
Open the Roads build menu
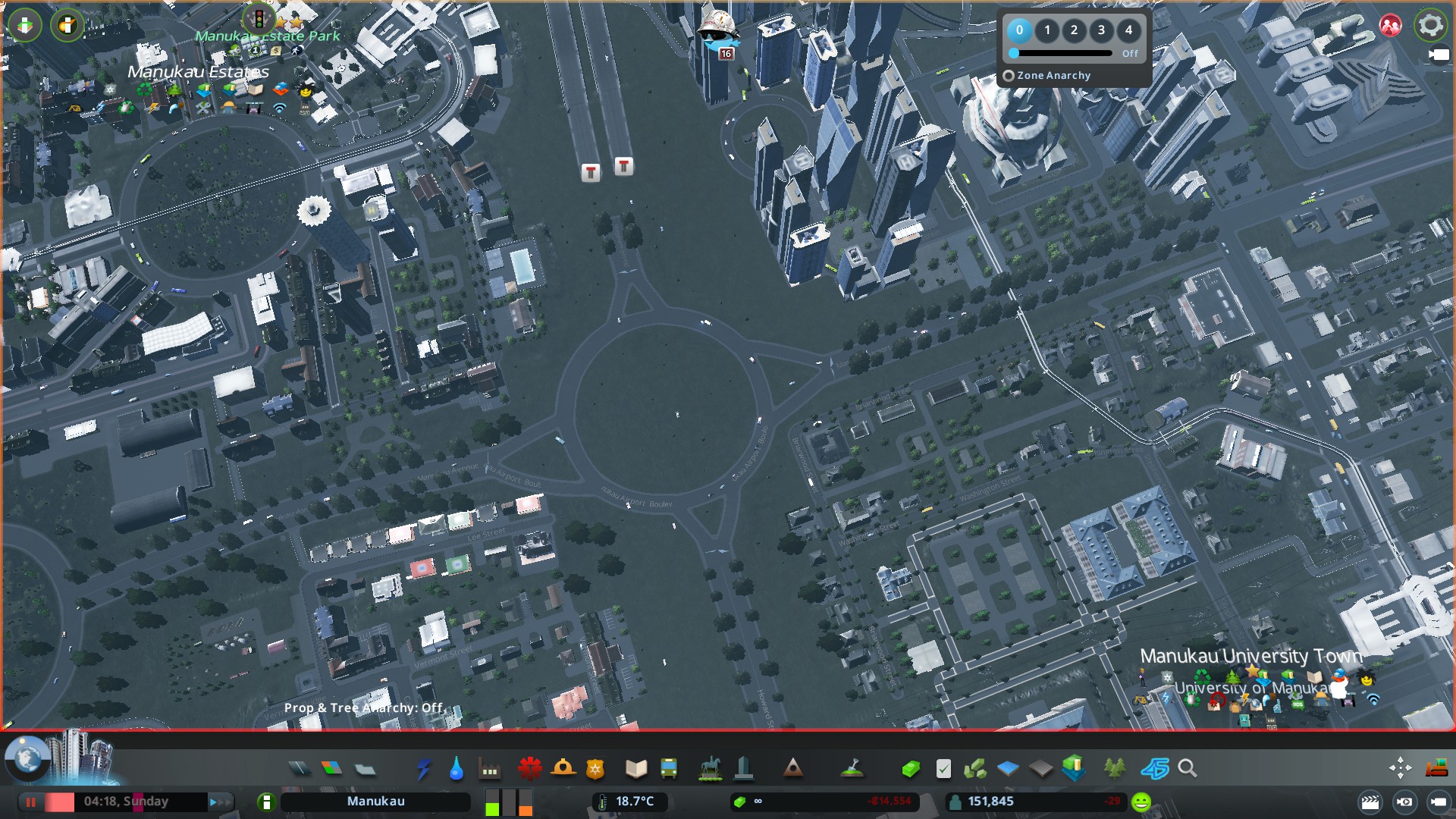pos(300,769)
